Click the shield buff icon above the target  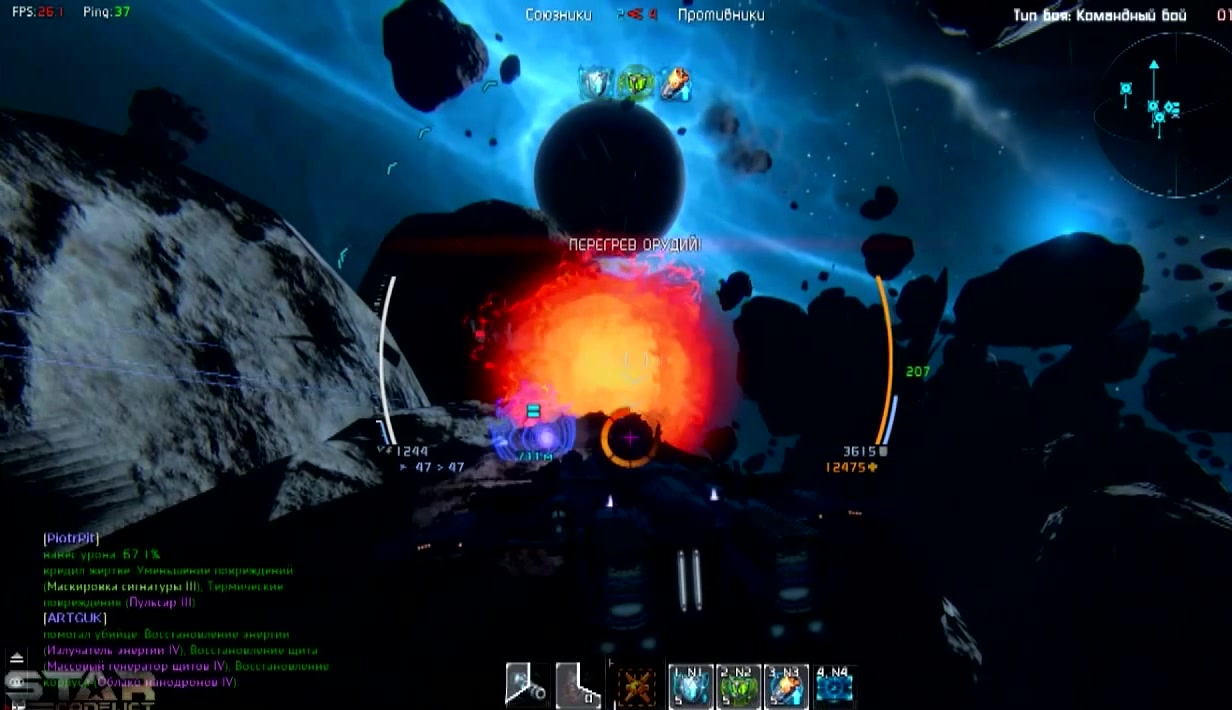pos(596,84)
